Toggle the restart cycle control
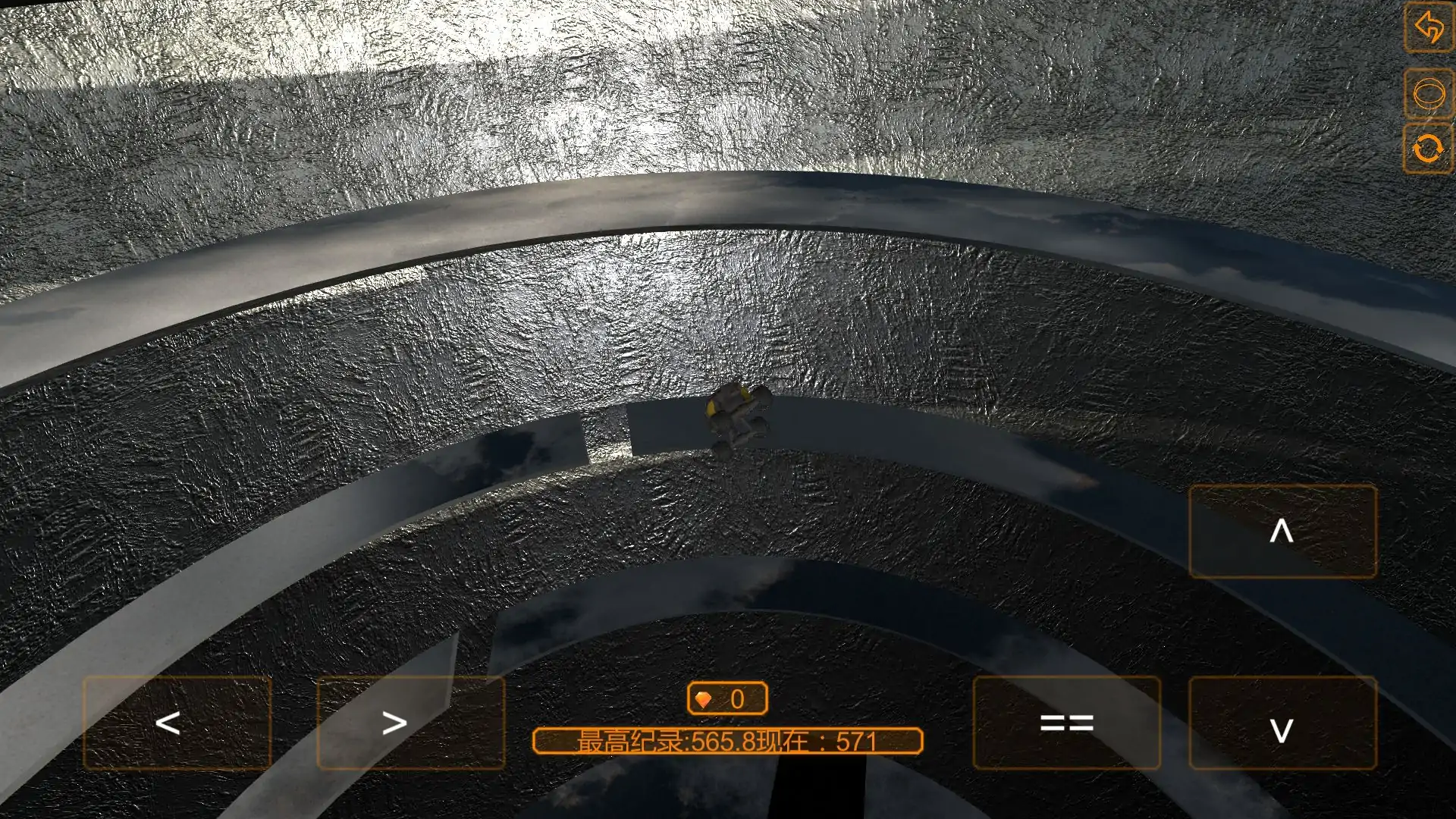The image size is (1456, 819). (1429, 149)
